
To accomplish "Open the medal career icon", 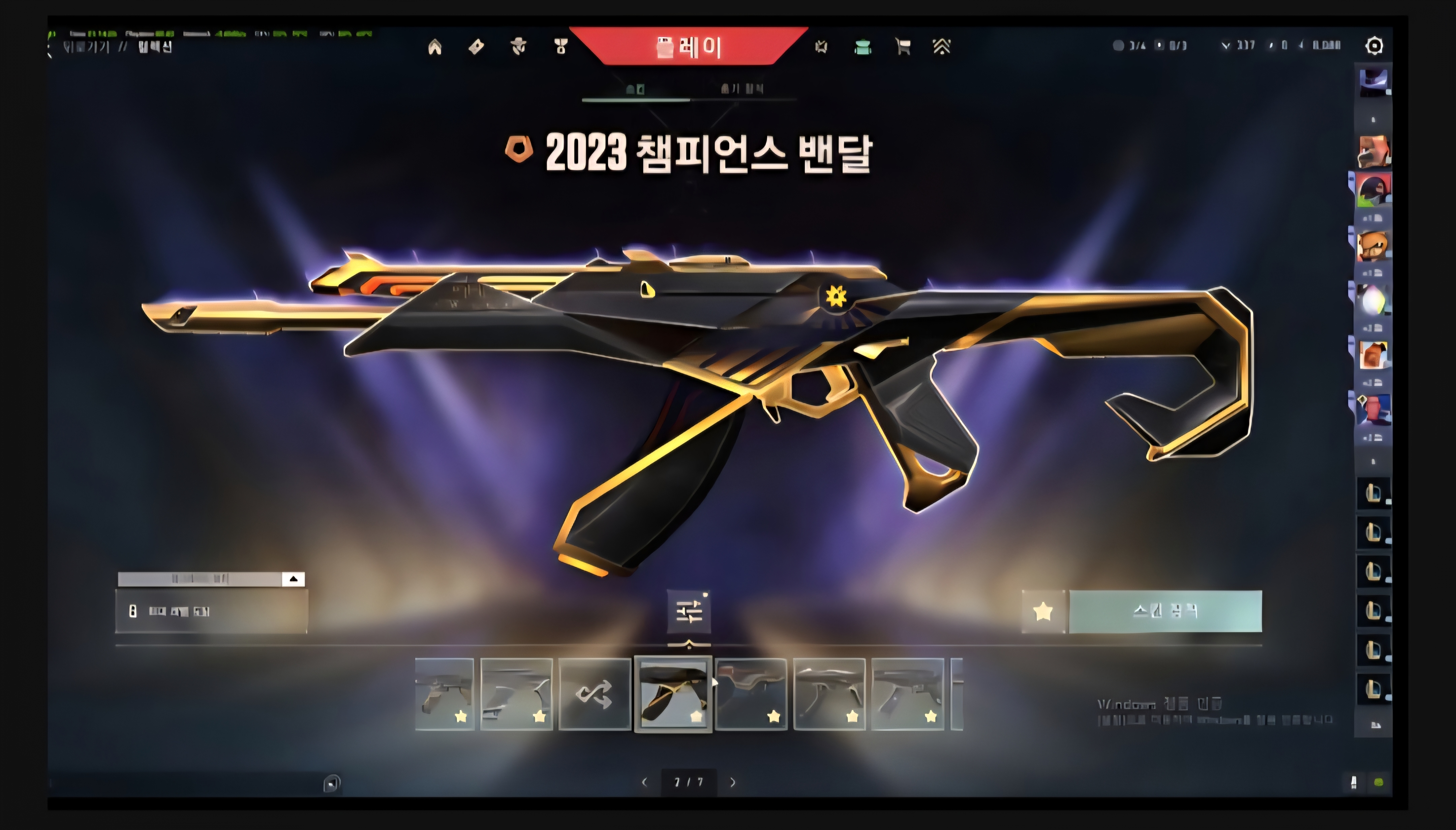I will tap(560, 47).
